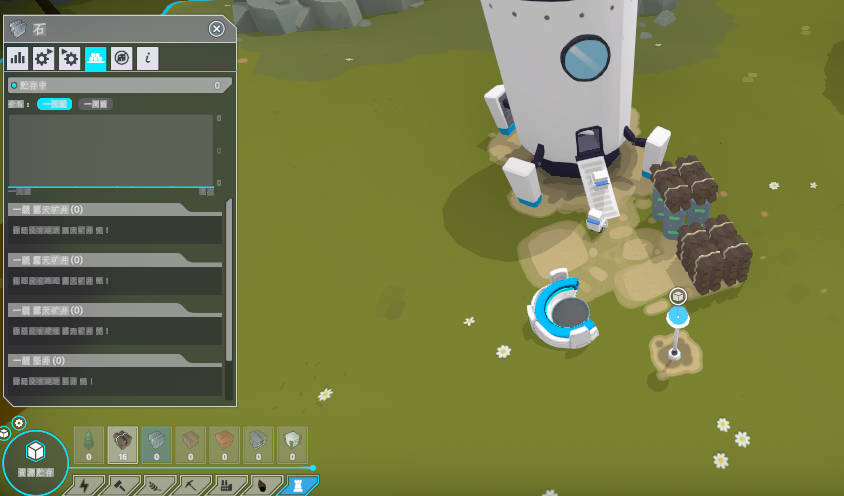844x496 pixels.
Task: Select the green tree resource slot
Action: (x=89, y=444)
